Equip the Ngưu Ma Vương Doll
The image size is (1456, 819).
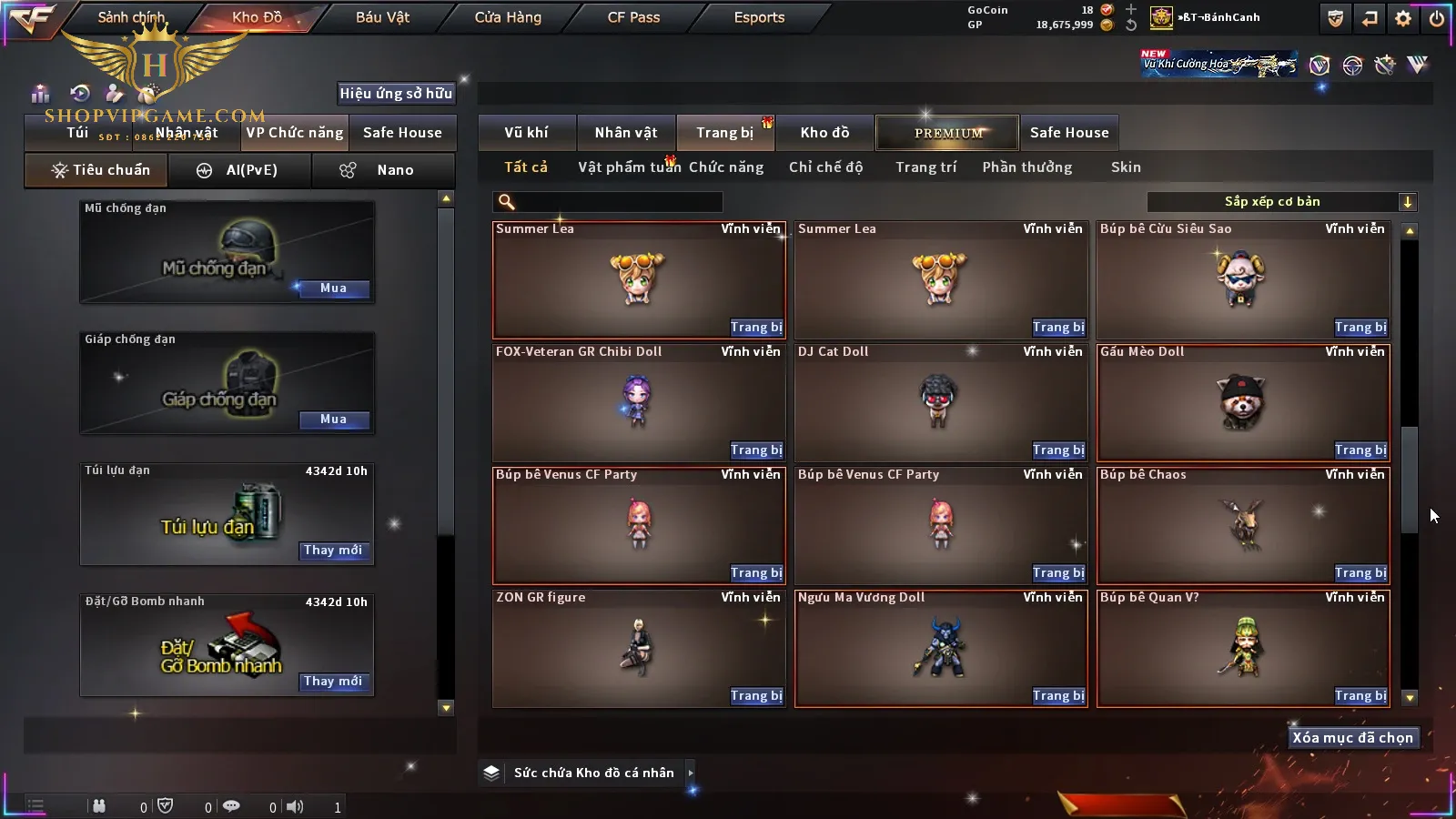(1058, 696)
